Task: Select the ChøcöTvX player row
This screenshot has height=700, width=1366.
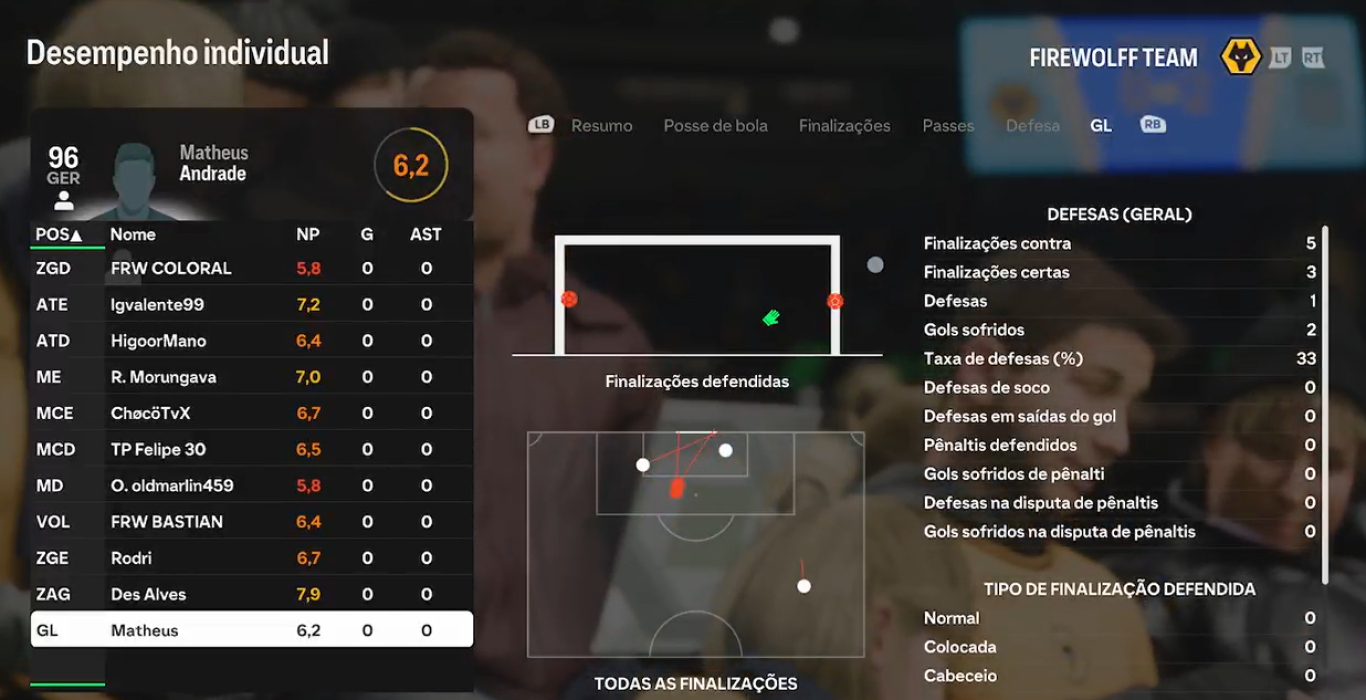Action: coord(251,413)
